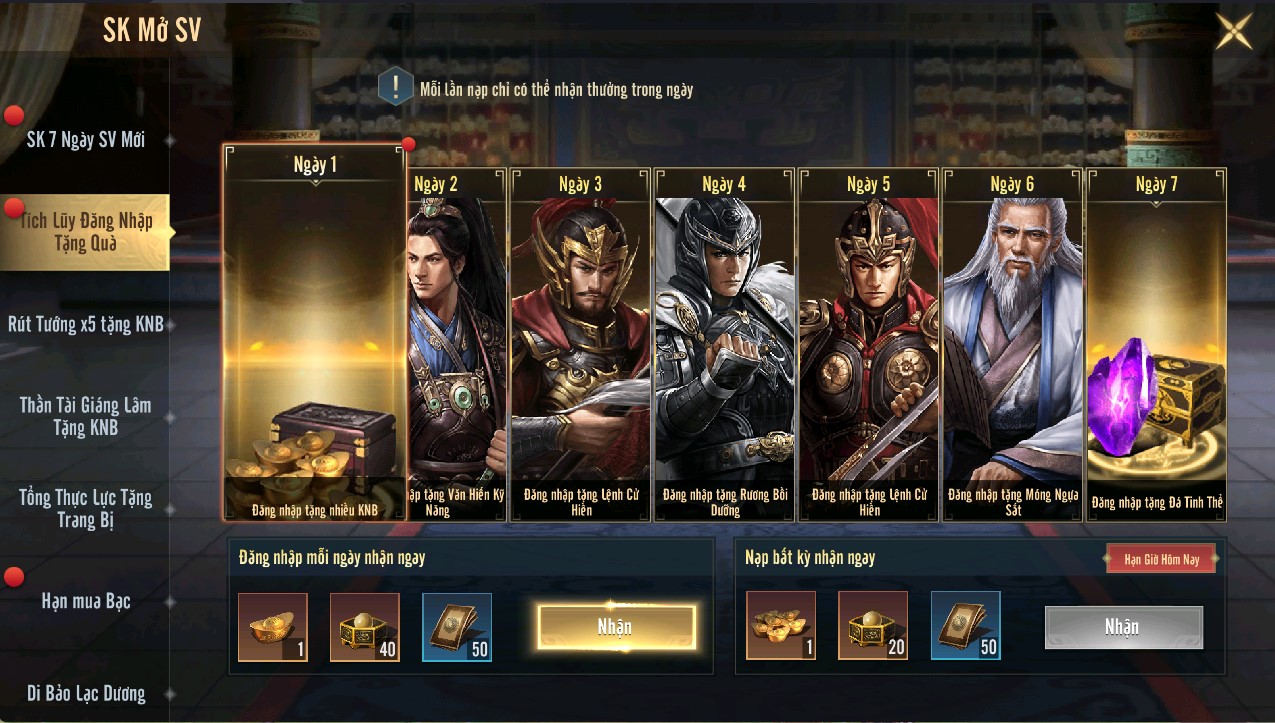Select Tích Lũy Đăng Nhập Tặng Quà tab
This screenshot has width=1275, height=723.
click(x=86, y=232)
